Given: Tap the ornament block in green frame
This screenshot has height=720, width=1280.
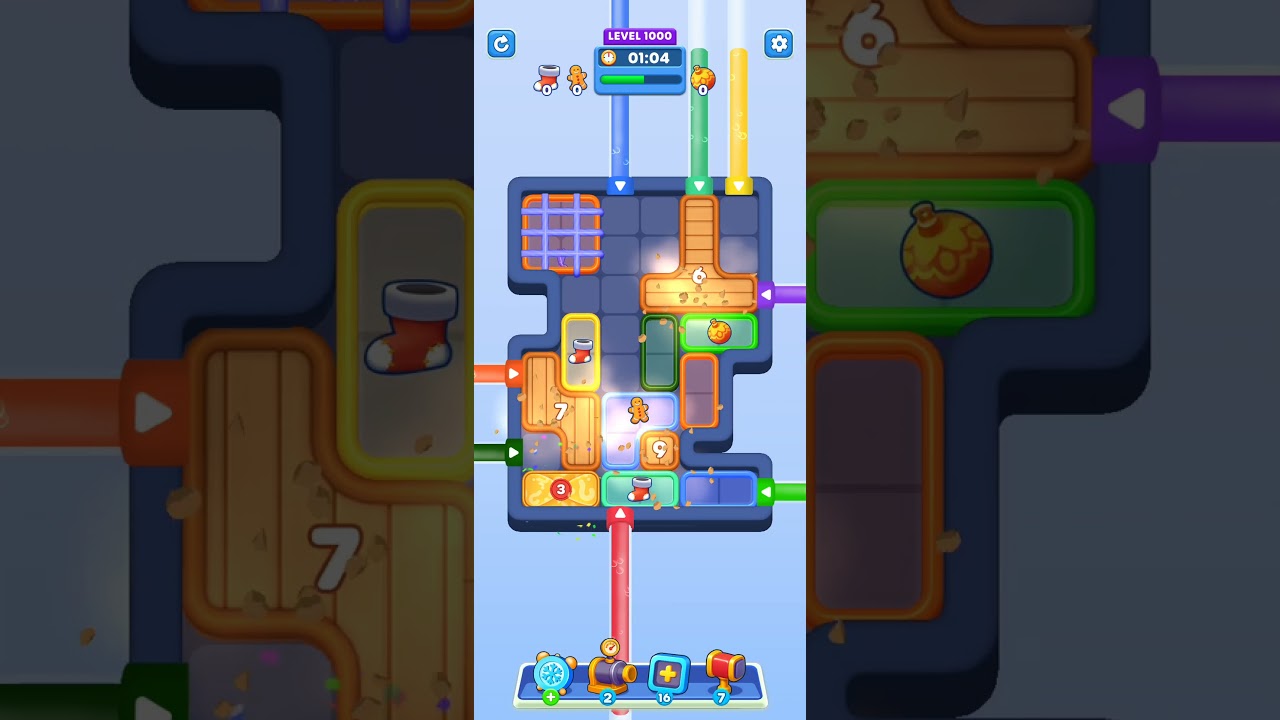Looking at the screenshot, I should tap(719, 331).
